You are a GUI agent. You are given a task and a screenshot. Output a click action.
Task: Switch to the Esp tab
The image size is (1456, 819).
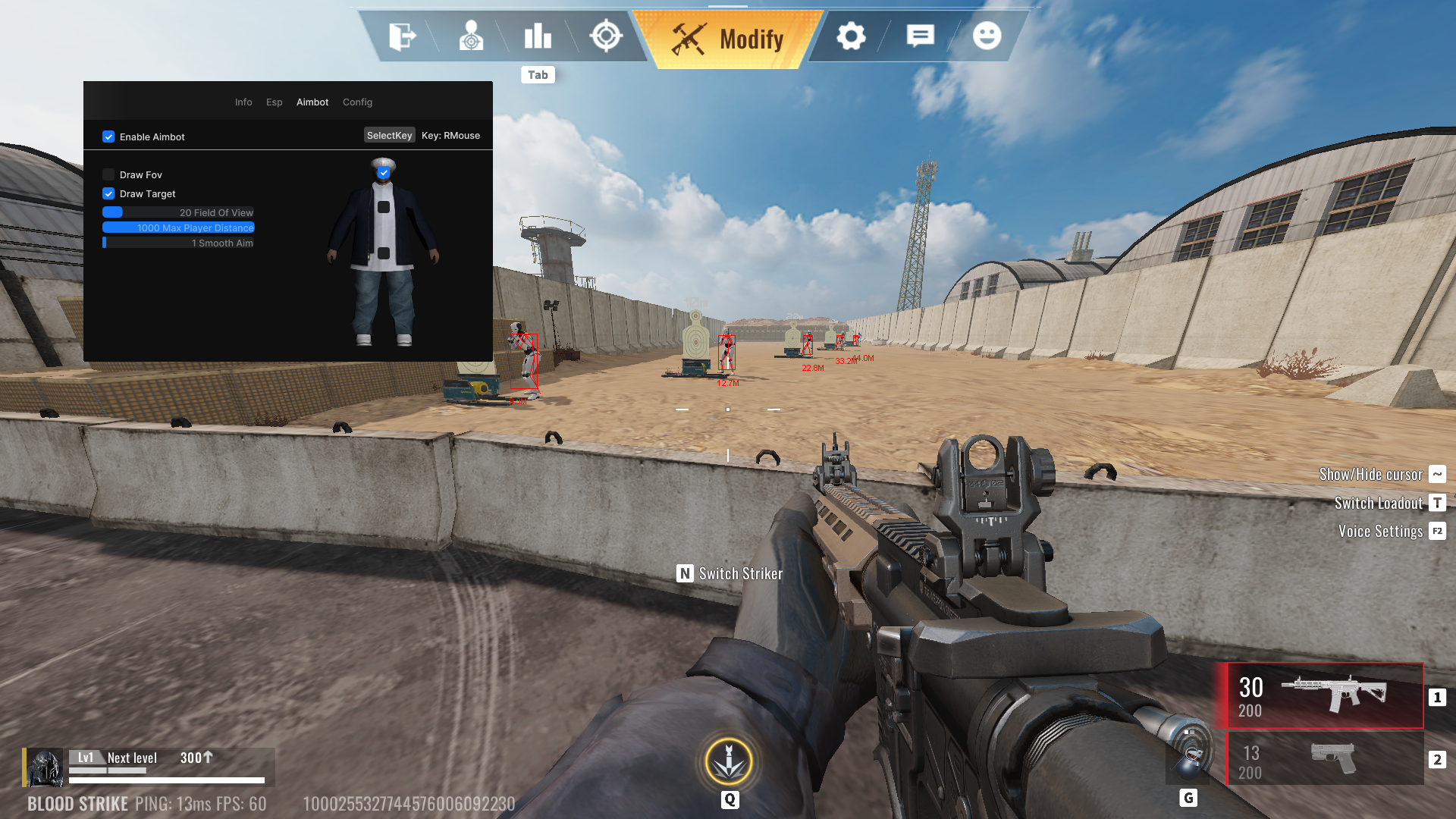(x=275, y=102)
